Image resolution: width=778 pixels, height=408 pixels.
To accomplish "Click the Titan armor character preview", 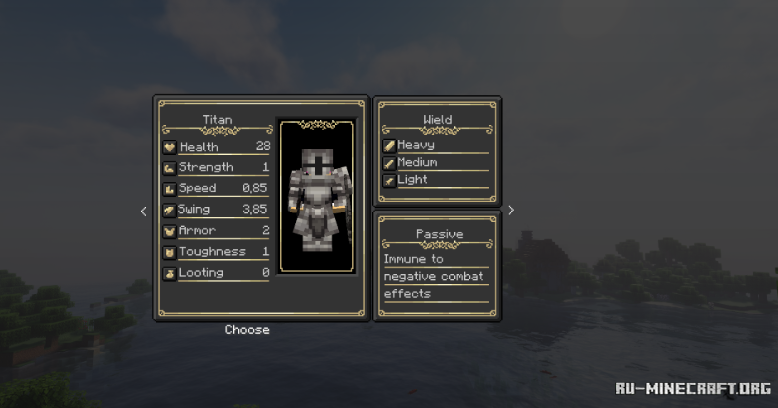I will [318, 196].
